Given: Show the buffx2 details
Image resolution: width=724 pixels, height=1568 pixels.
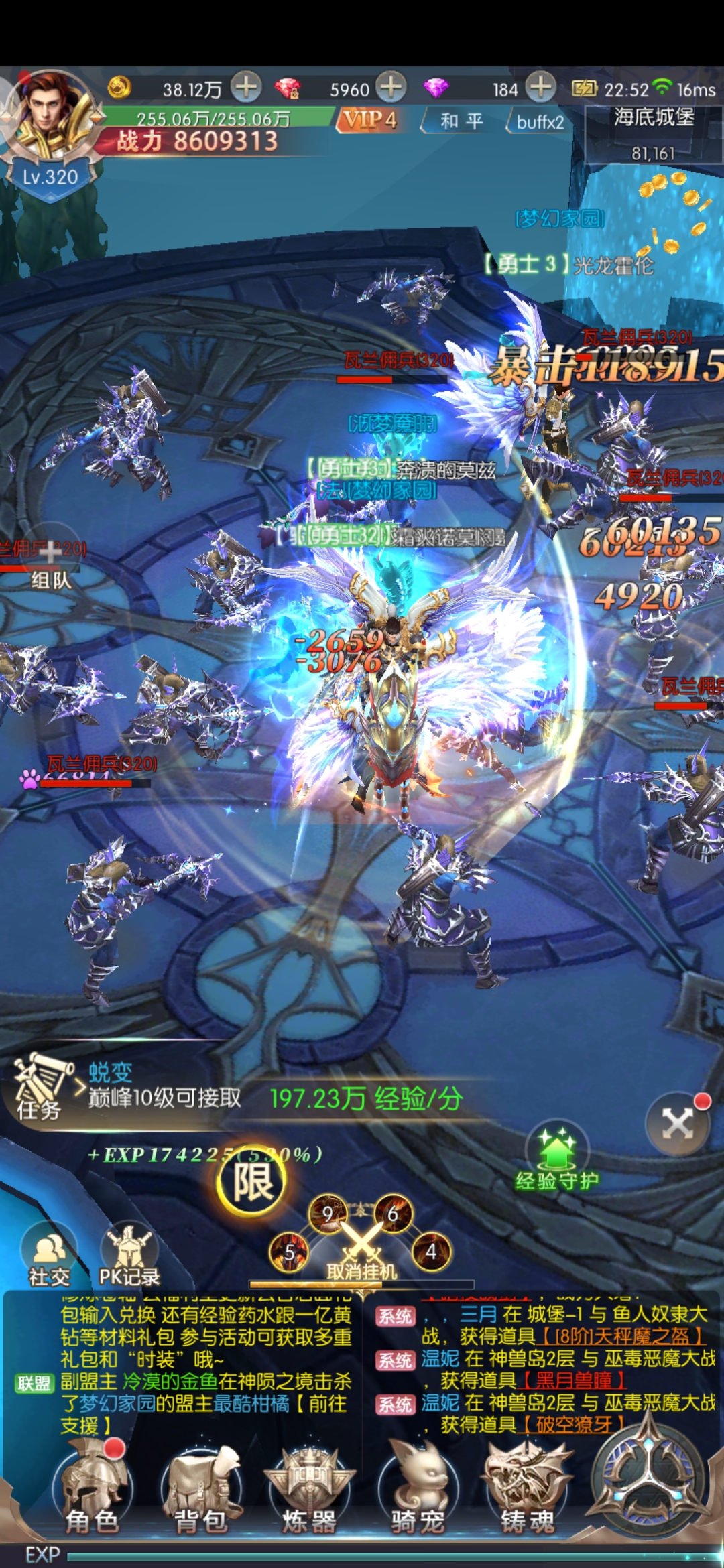Looking at the screenshot, I should (x=540, y=122).
